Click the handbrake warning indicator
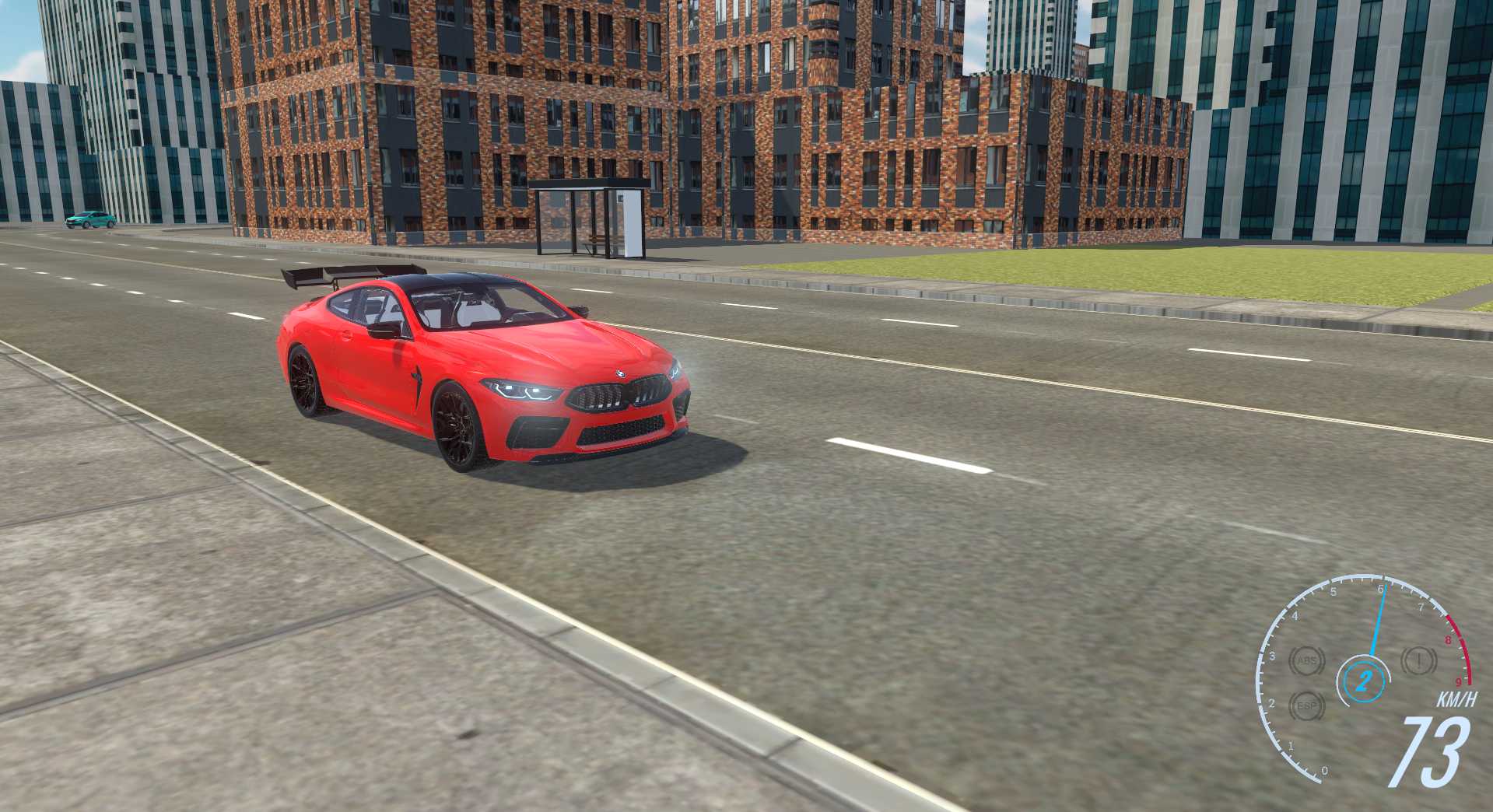Viewport: 1493px width, 812px height. (1418, 661)
